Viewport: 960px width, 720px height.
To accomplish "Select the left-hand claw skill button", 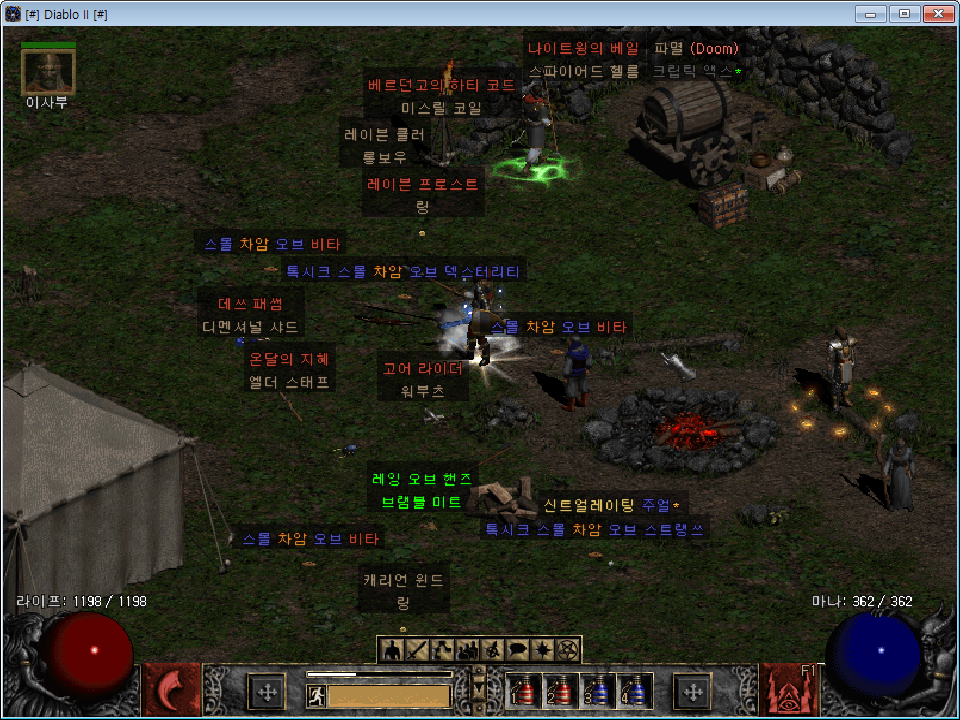I will (172, 690).
